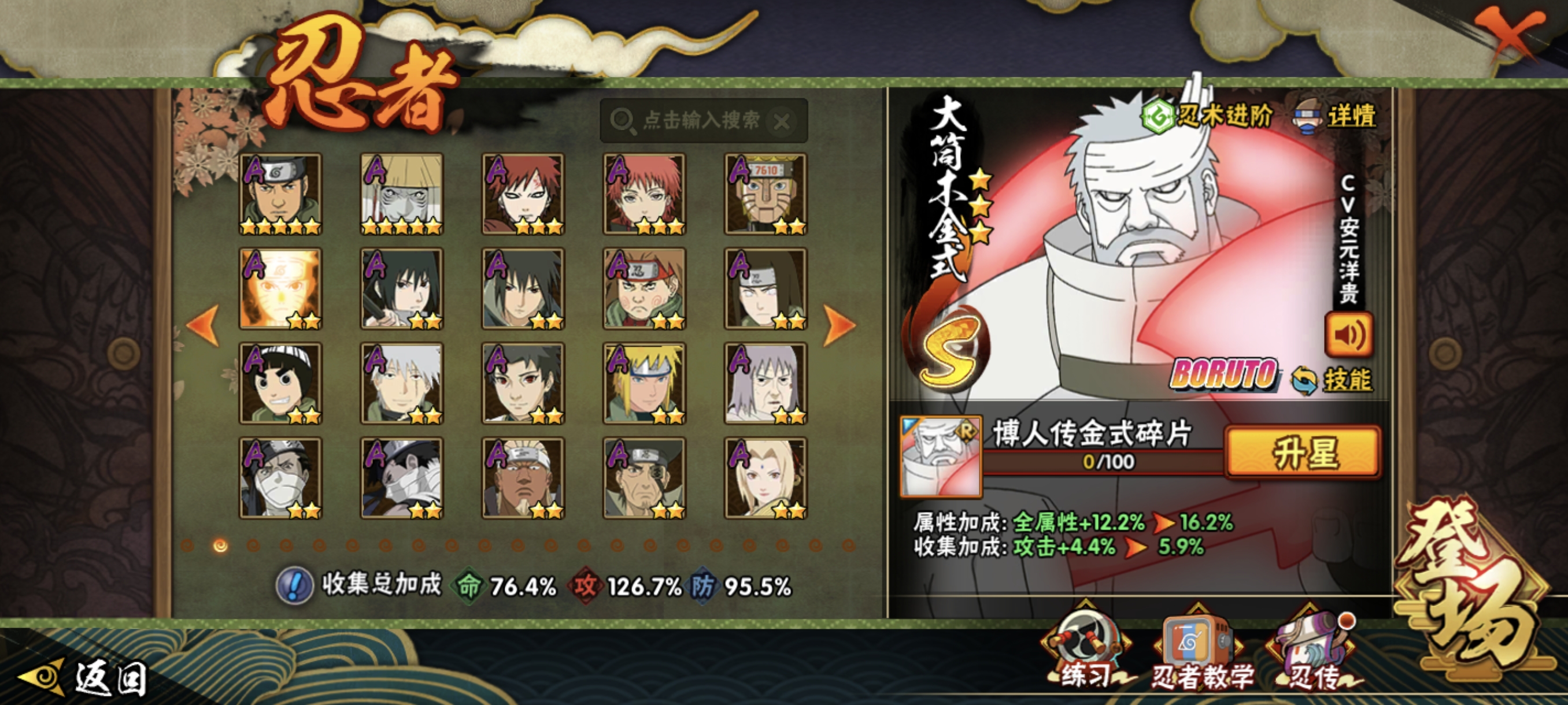Pick the Rock Lee bowl-cut portrait
The image size is (1568, 705).
tap(280, 383)
